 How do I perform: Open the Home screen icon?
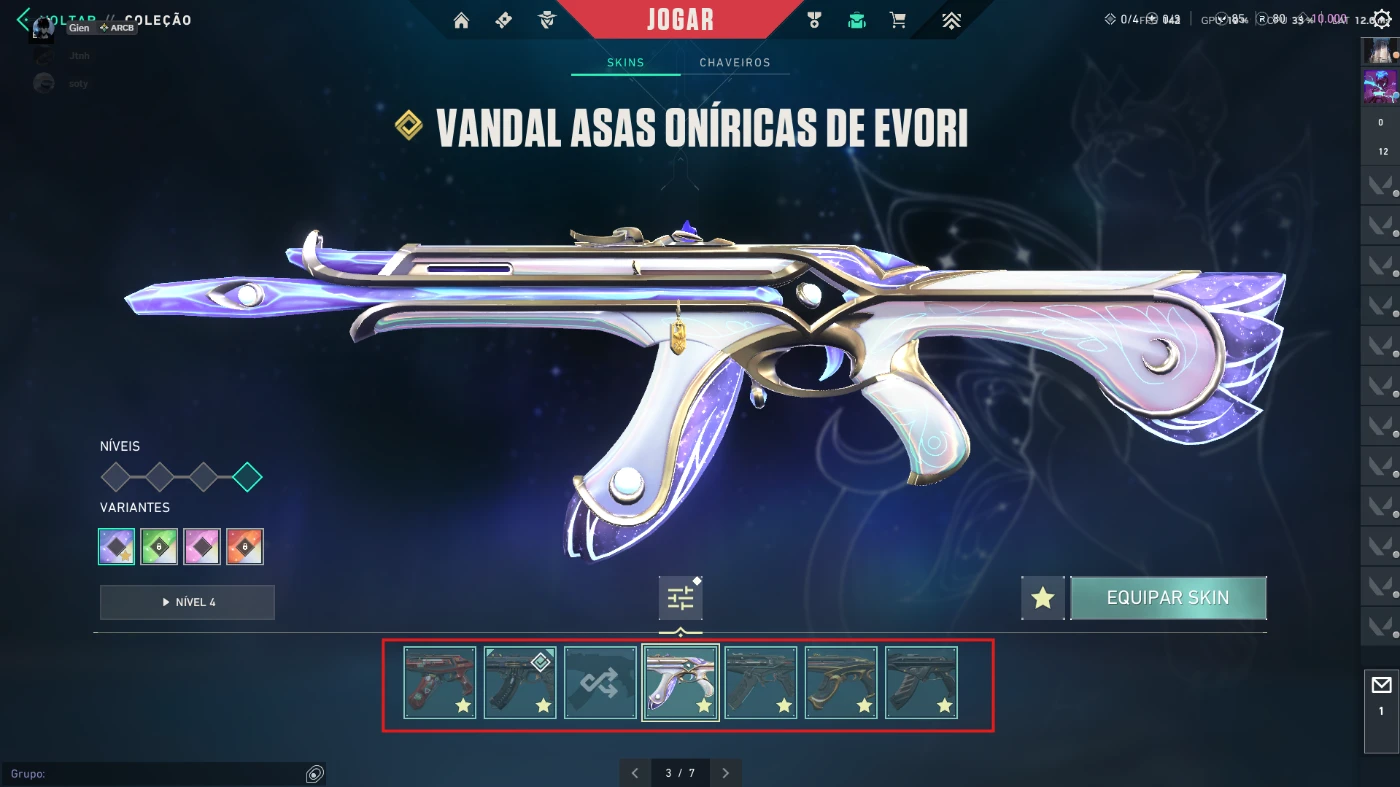point(461,20)
